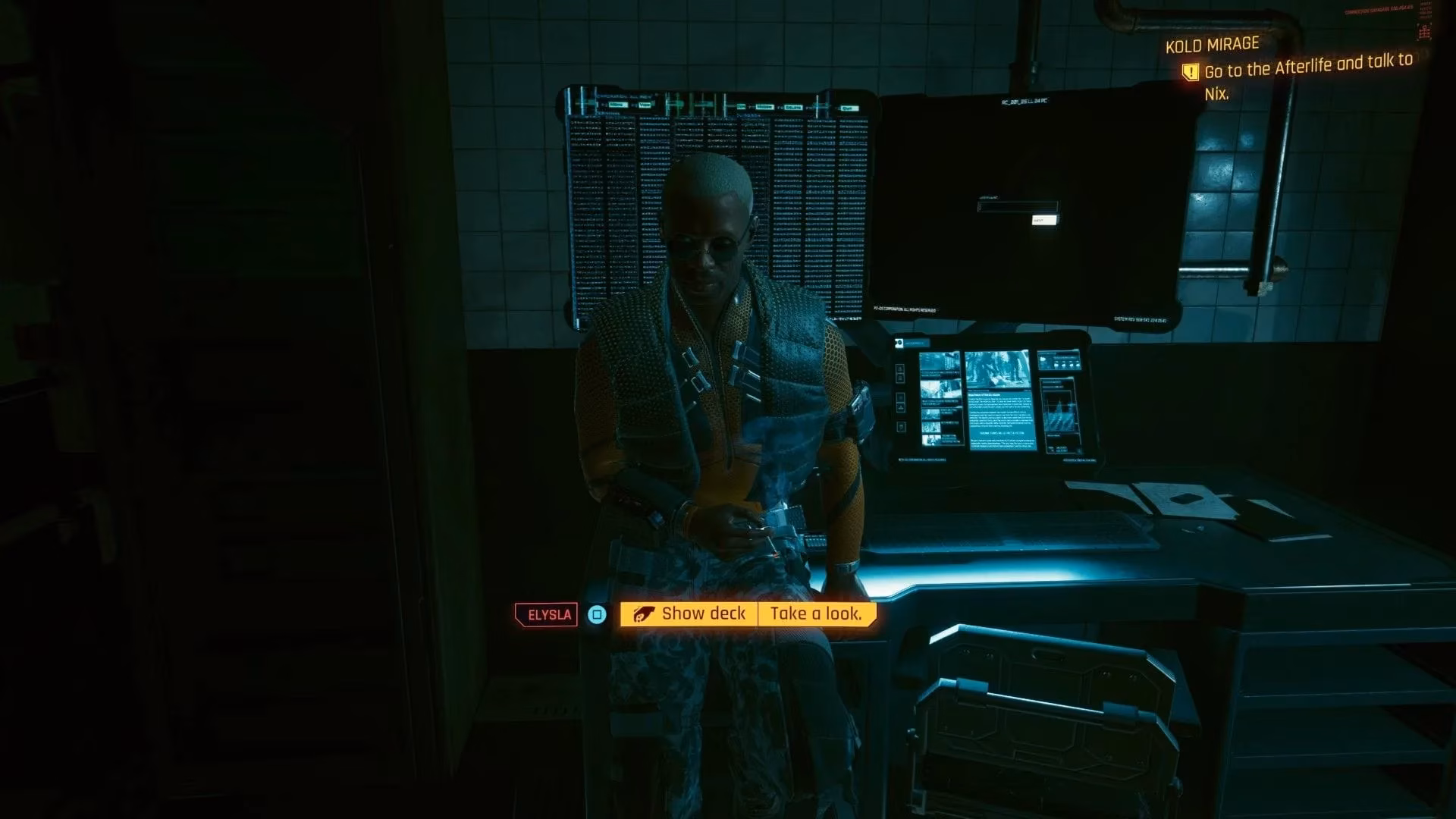Select the Show deck dialogue option
This screenshot has width=1456, height=819.
pos(704,614)
